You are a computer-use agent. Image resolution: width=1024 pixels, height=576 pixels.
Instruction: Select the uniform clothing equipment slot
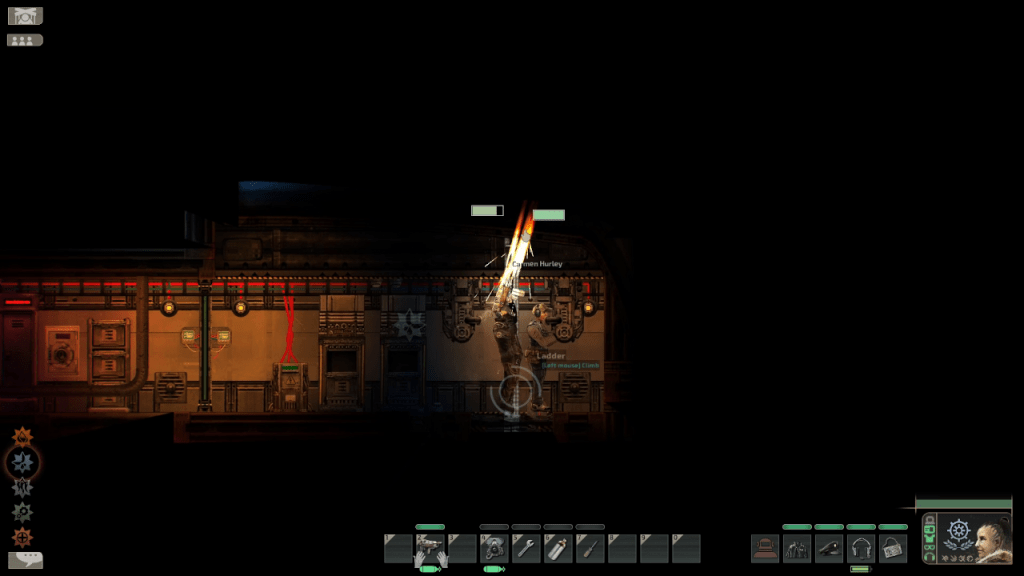pos(797,548)
